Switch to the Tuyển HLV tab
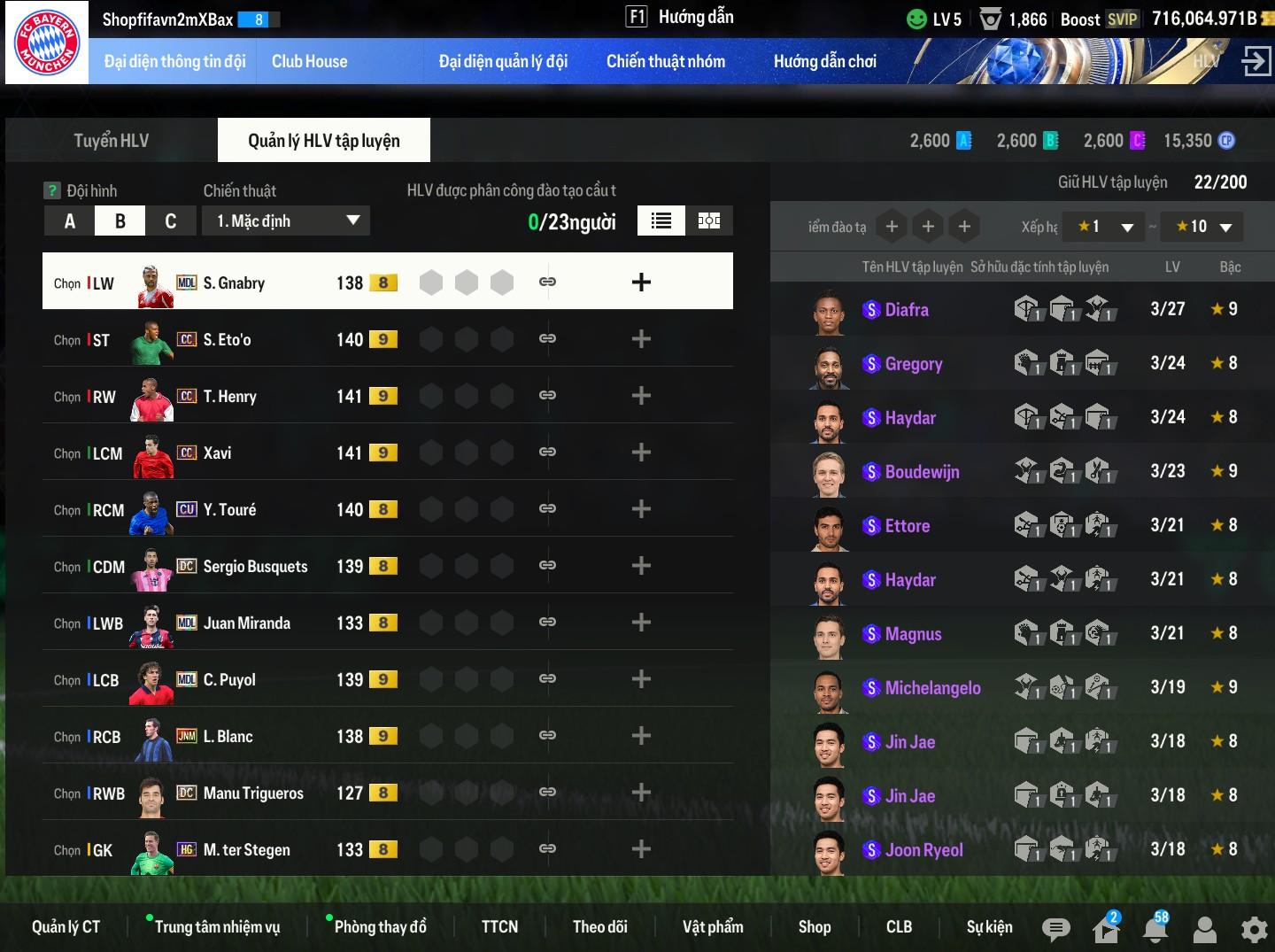This screenshot has height=952, width=1275. pyautogui.click(x=111, y=141)
